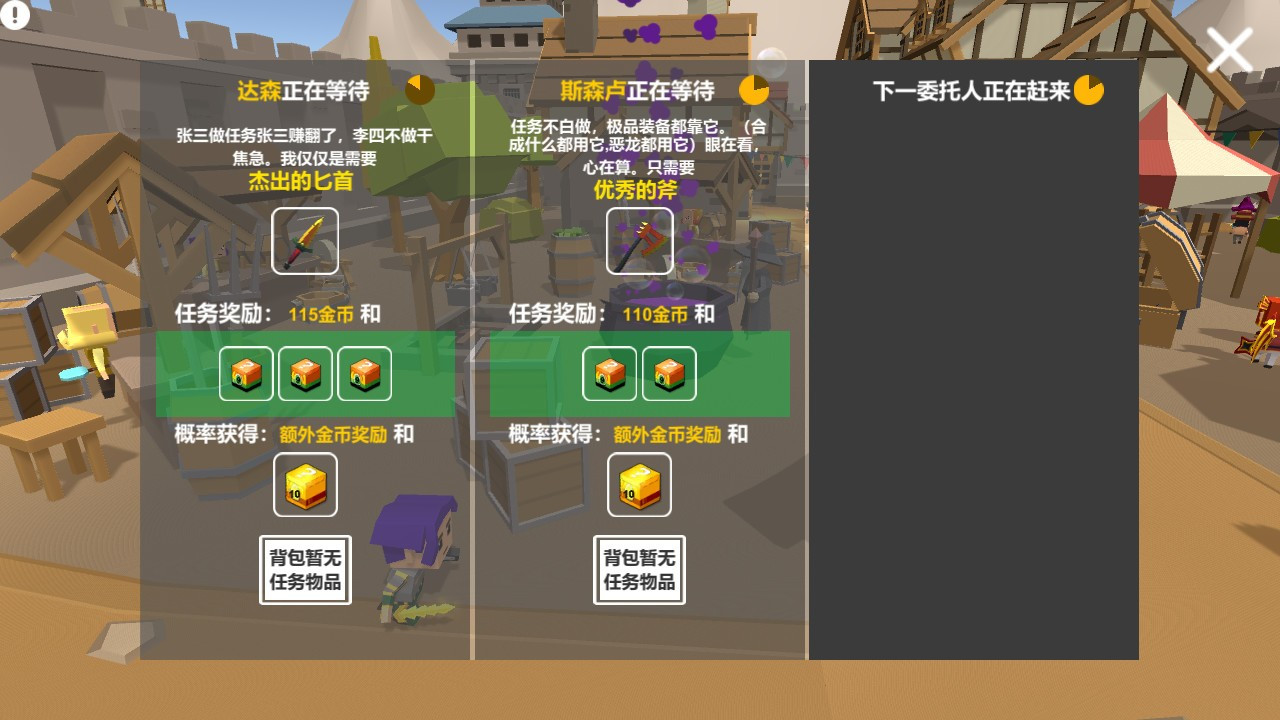
Task: Select the third orange crate in 达森's rewards
Action: pos(365,373)
